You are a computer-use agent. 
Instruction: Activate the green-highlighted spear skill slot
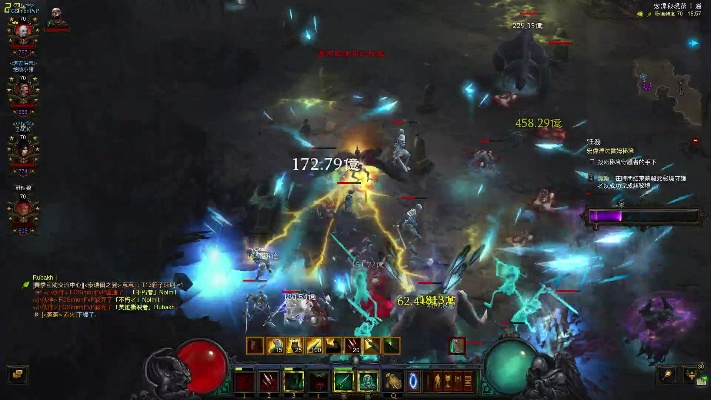pos(343,381)
